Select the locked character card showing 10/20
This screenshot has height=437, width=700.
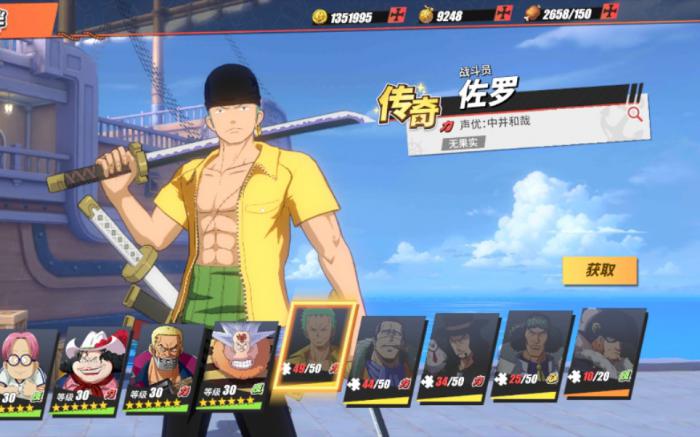tap(604, 352)
